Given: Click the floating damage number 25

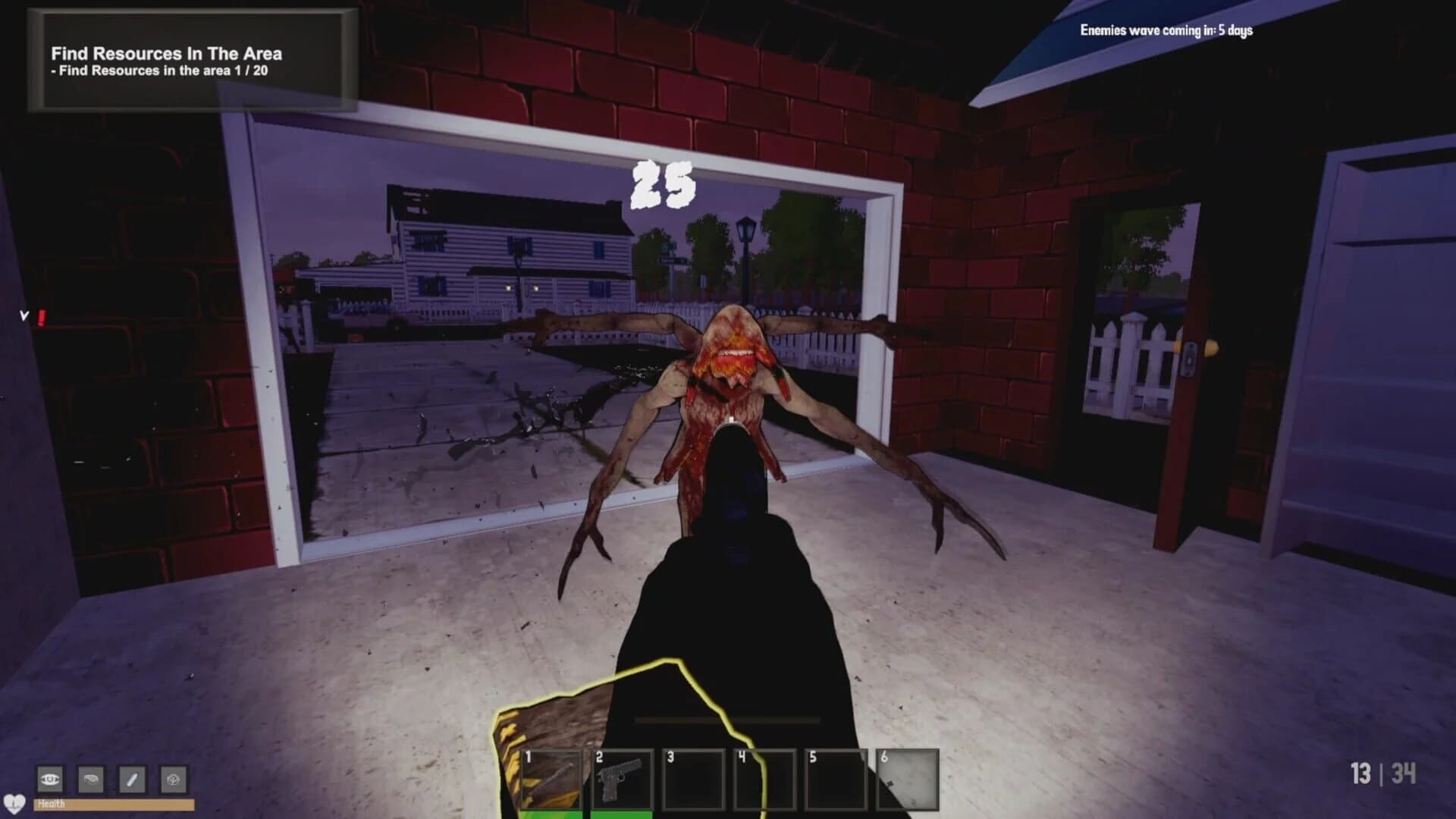Looking at the screenshot, I should click(661, 186).
